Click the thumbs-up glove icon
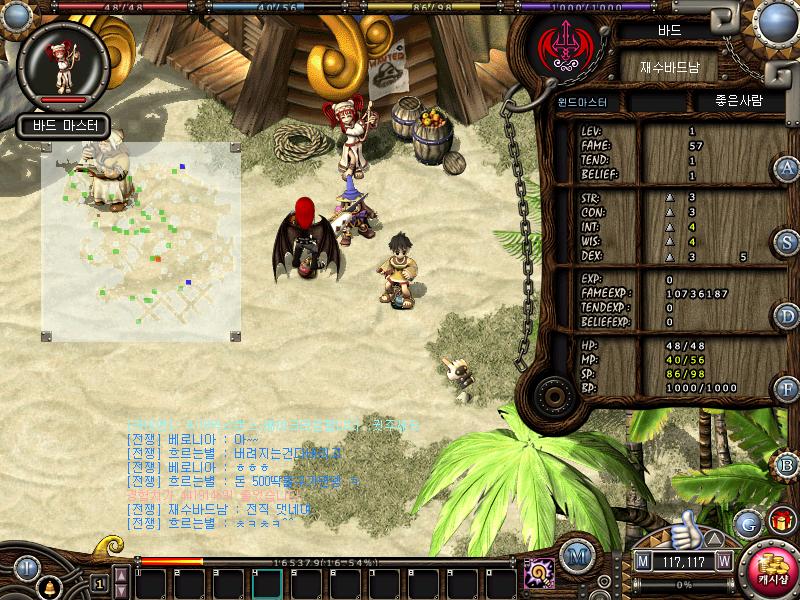 click(685, 527)
